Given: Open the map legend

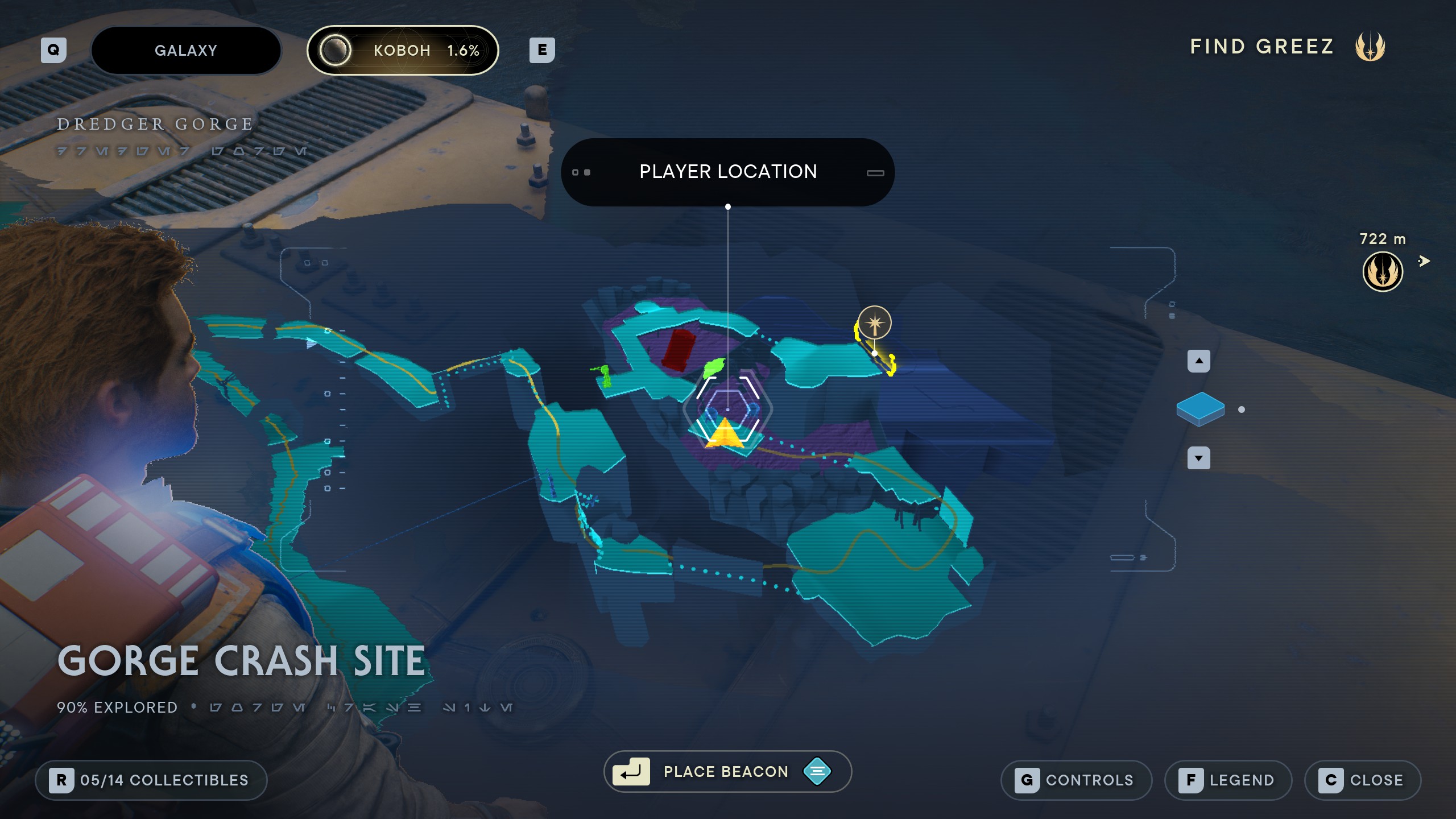Looking at the screenshot, I should click(1228, 780).
